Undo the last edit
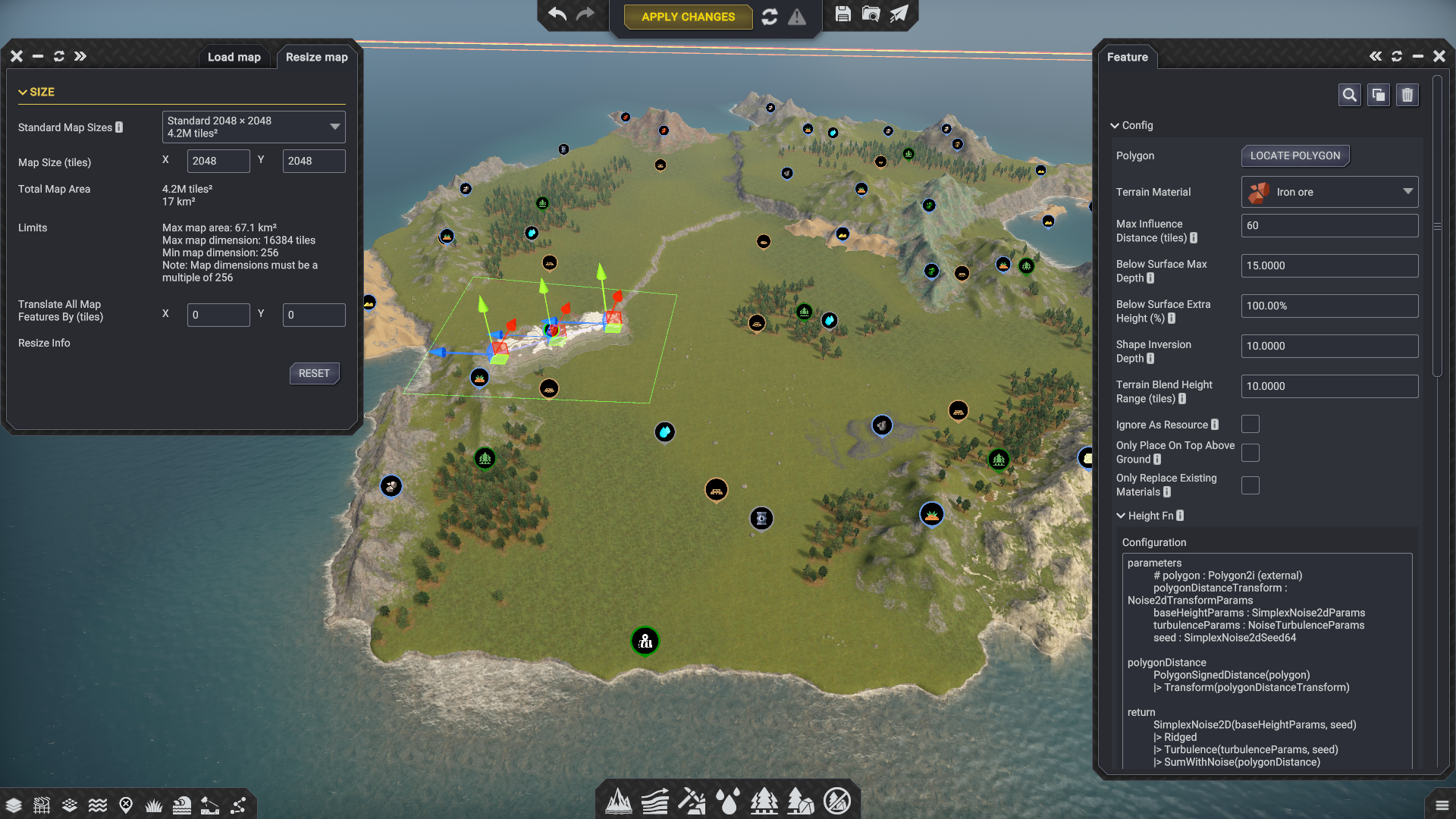Image resolution: width=1456 pixels, height=819 pixels. (x=557, y=15)
